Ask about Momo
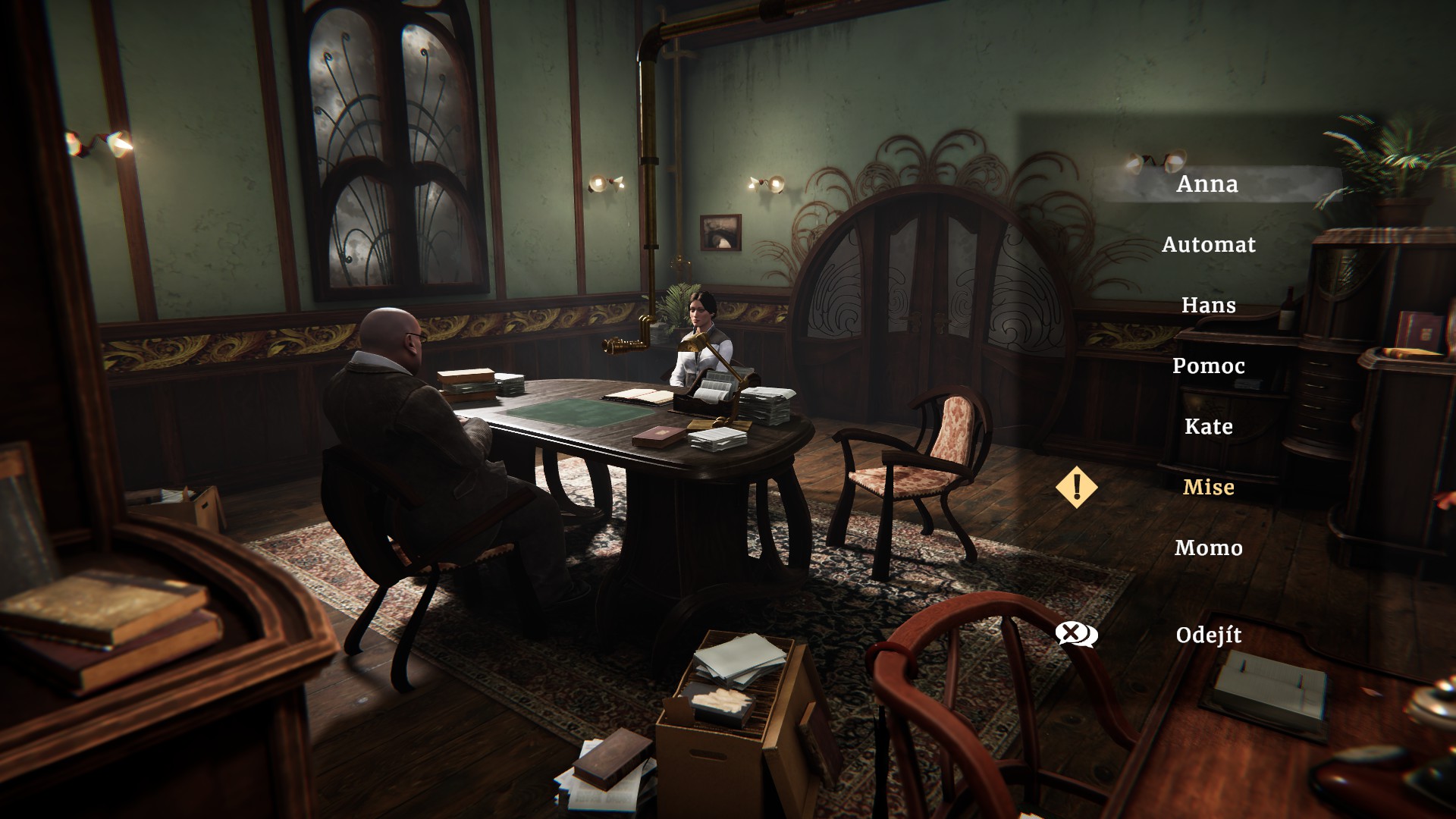This screenshot has height=819, width=1456. point(1208,548)
